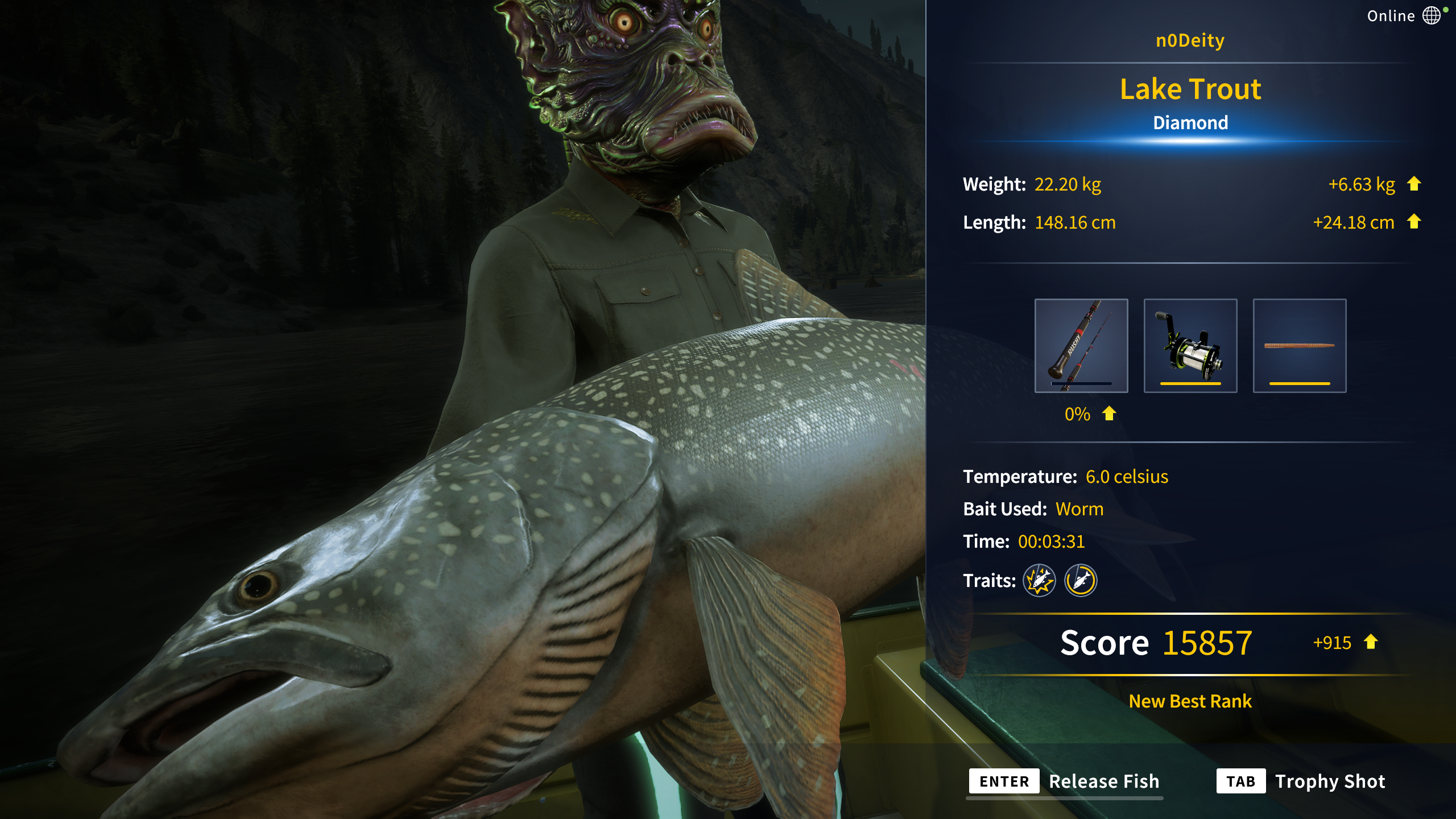
Task: Release the fish
Action: click(1065, 781)
